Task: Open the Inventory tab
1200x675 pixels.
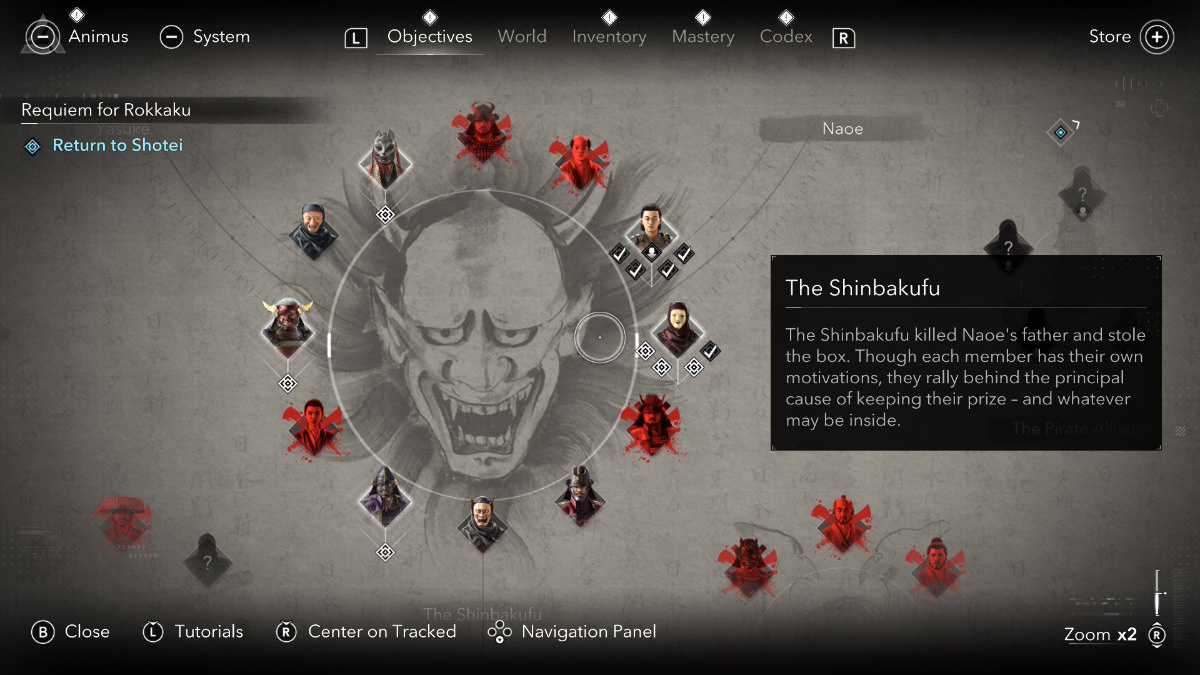Action: [x=609, y=36]
